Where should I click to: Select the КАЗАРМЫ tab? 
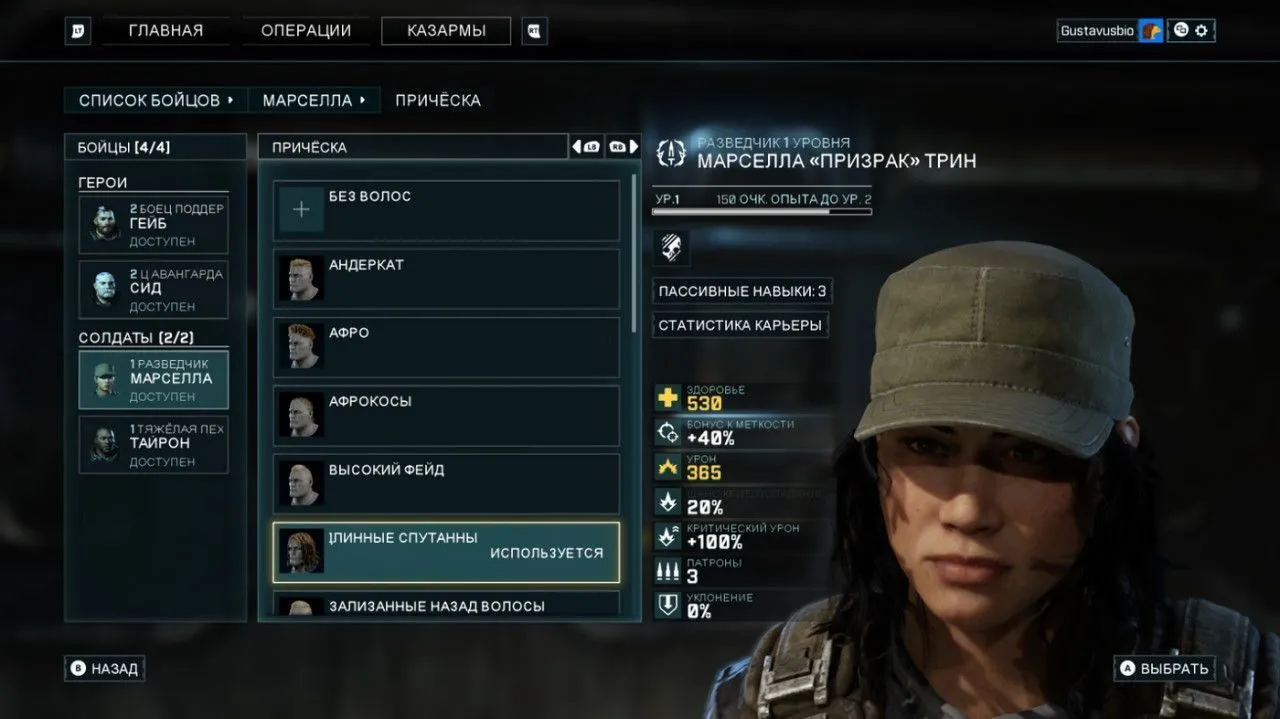(x=446, y=31)
